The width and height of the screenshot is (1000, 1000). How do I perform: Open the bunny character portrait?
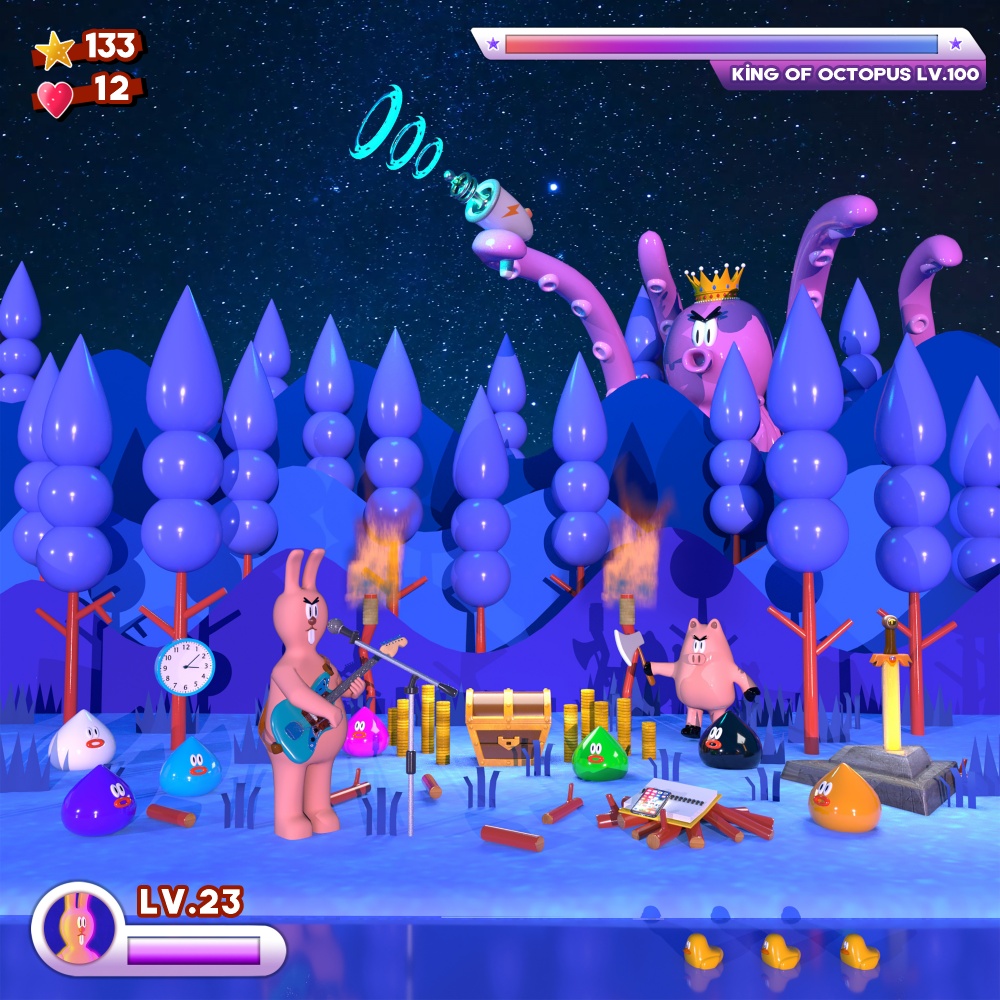pyautogui.click(x=75, y=927)
